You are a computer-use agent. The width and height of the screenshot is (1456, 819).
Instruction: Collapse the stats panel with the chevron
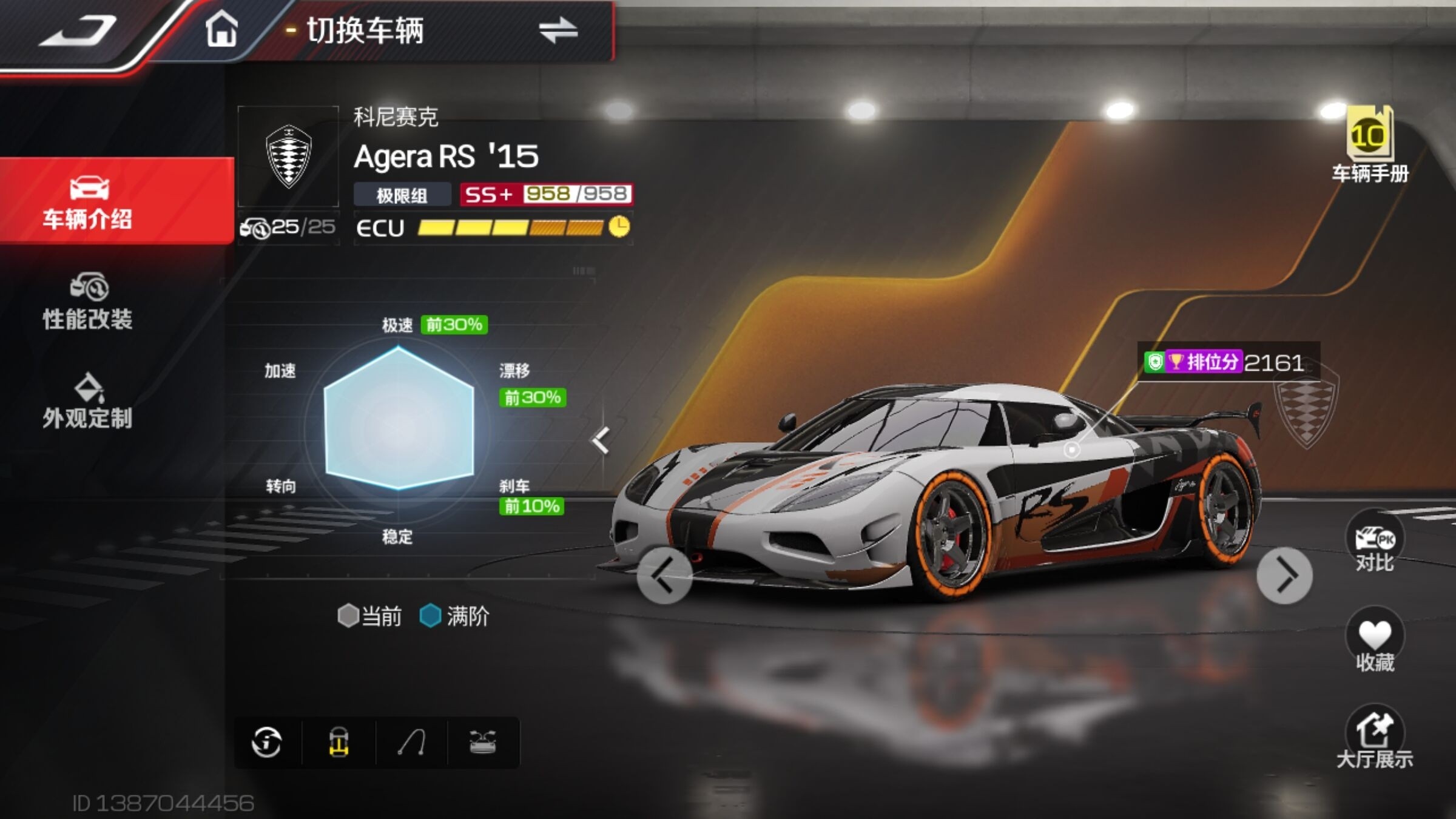(601, 440)
